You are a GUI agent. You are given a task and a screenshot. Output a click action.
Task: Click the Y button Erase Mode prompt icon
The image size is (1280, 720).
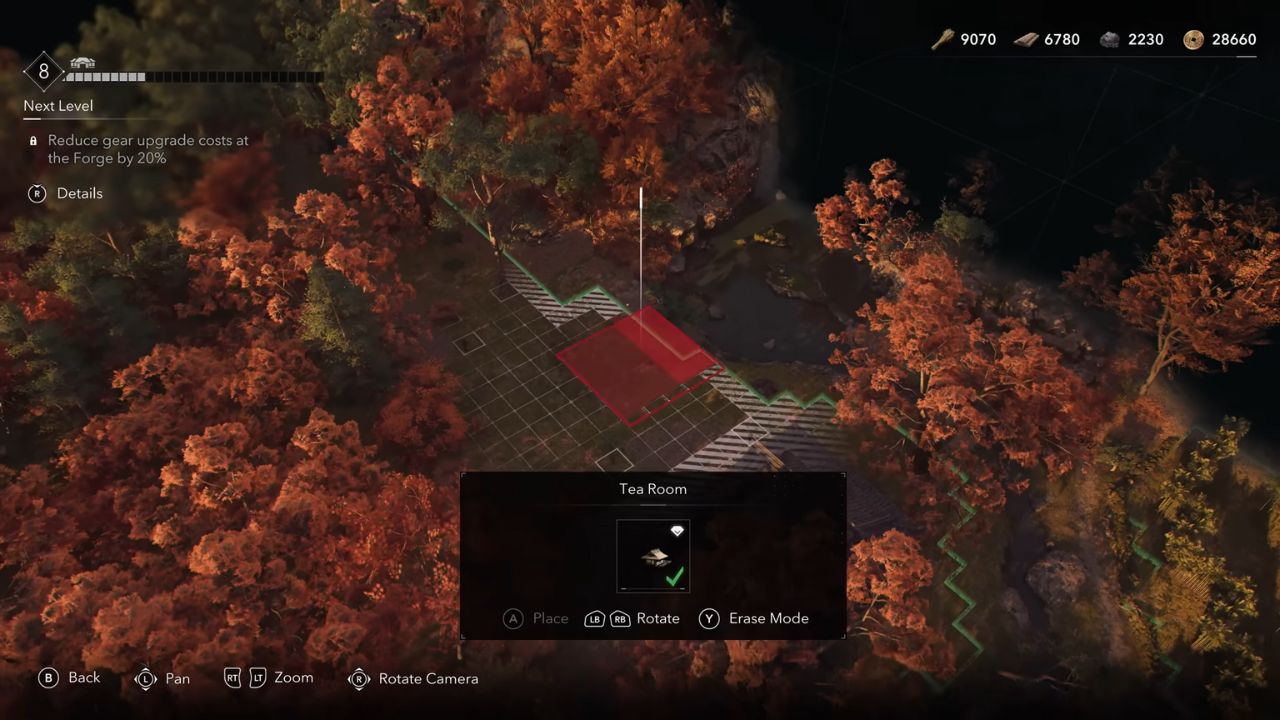(710, 618)
